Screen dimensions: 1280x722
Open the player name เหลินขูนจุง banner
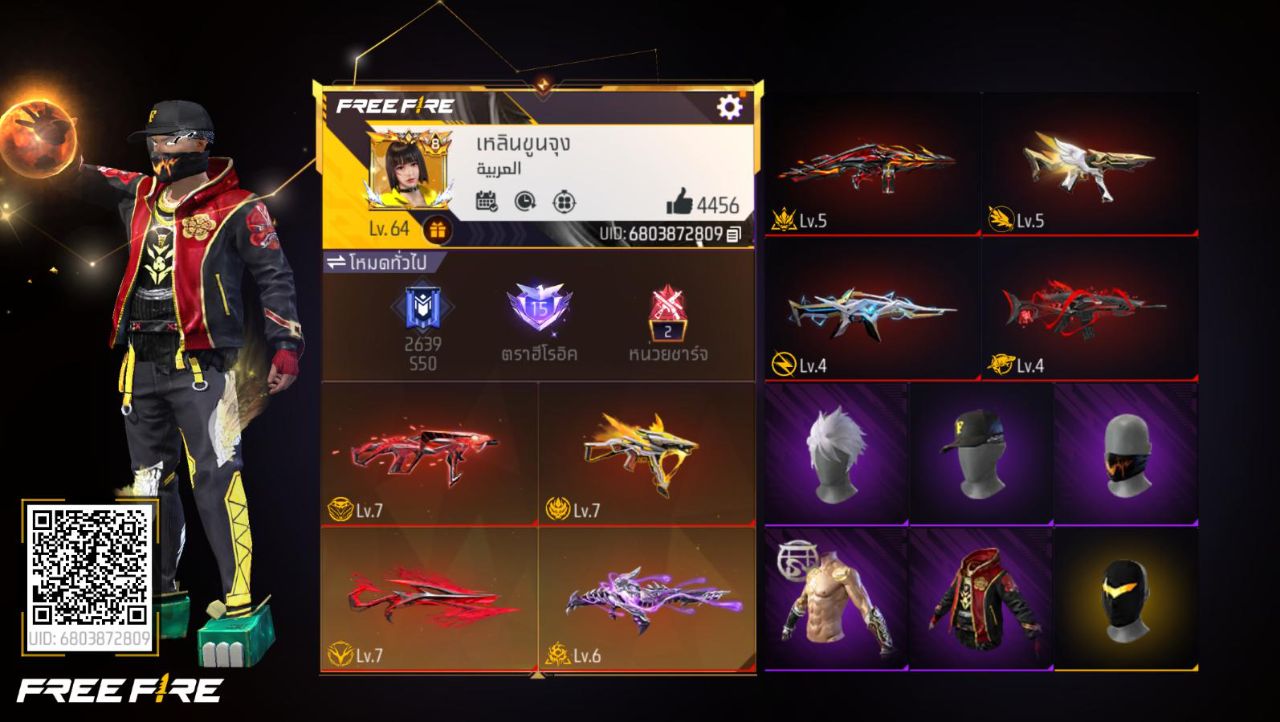click(520, 145)
